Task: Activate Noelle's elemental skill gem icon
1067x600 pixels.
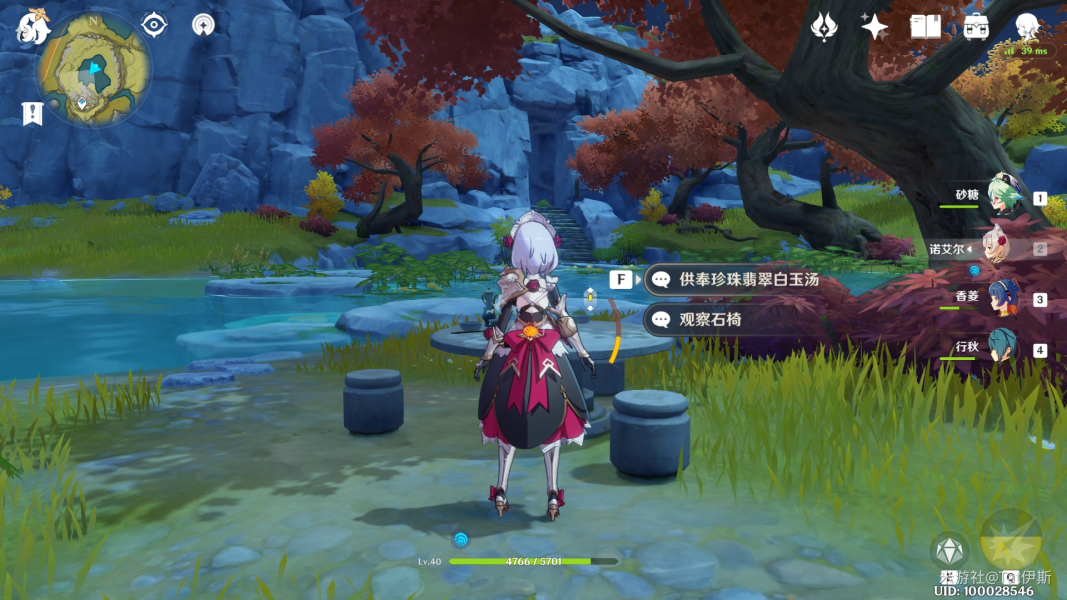Action: point(948,551)
